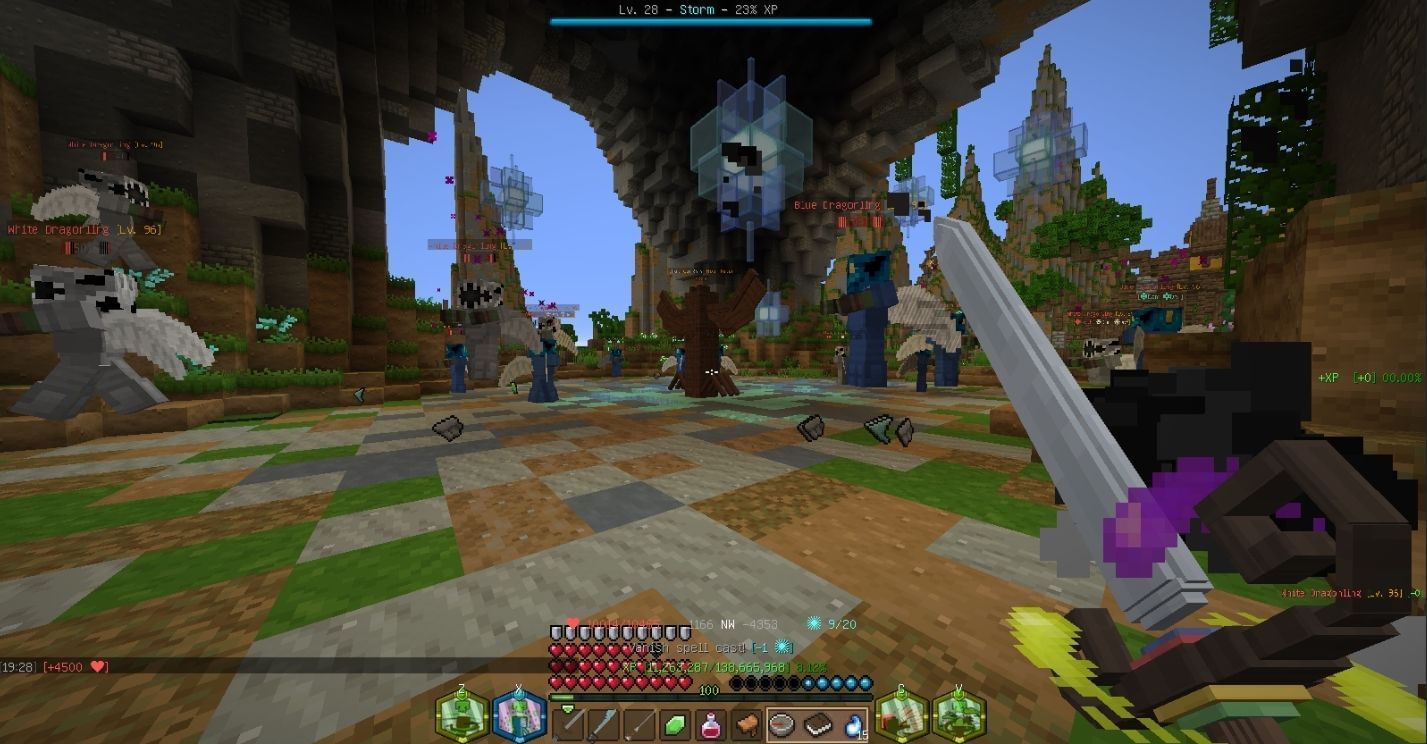Select the compass item in the hotbar

pyautogui.click(x=781, y=724)
